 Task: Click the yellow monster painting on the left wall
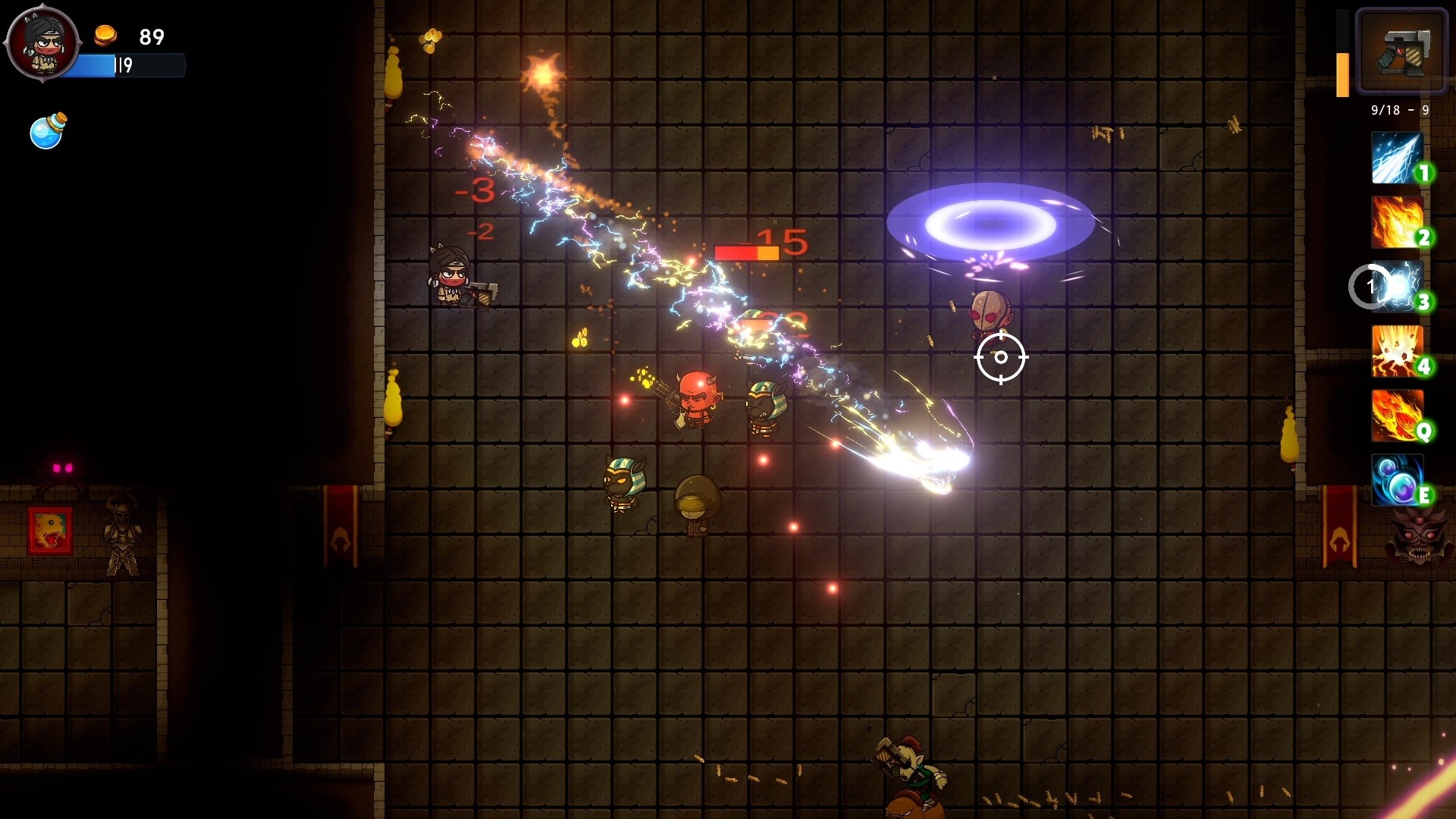[50, 529]
